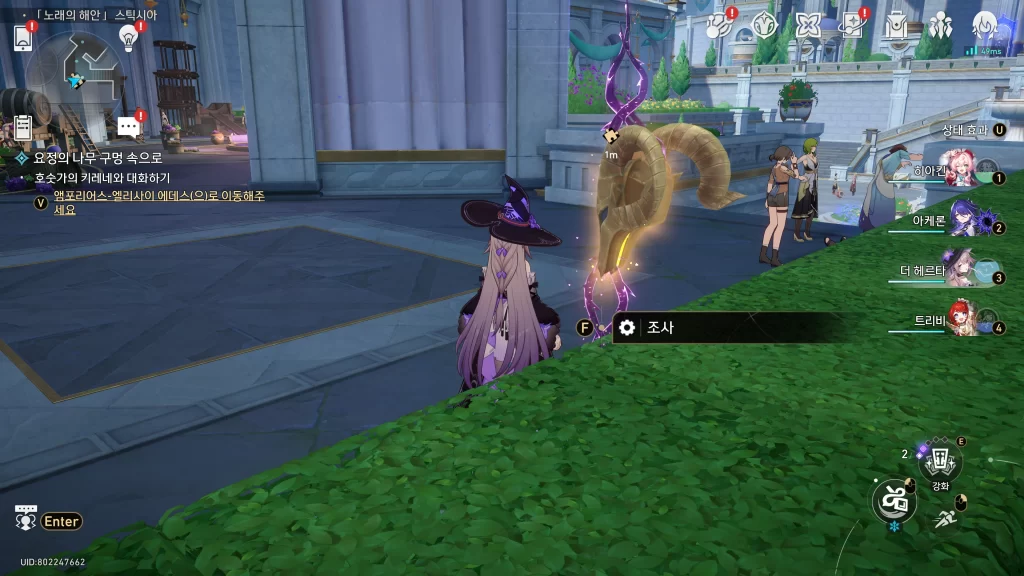Viewport: 1024px width, 576px height.
Task: Open the team lineup three-figures icon
Action: tap(940, 27)
